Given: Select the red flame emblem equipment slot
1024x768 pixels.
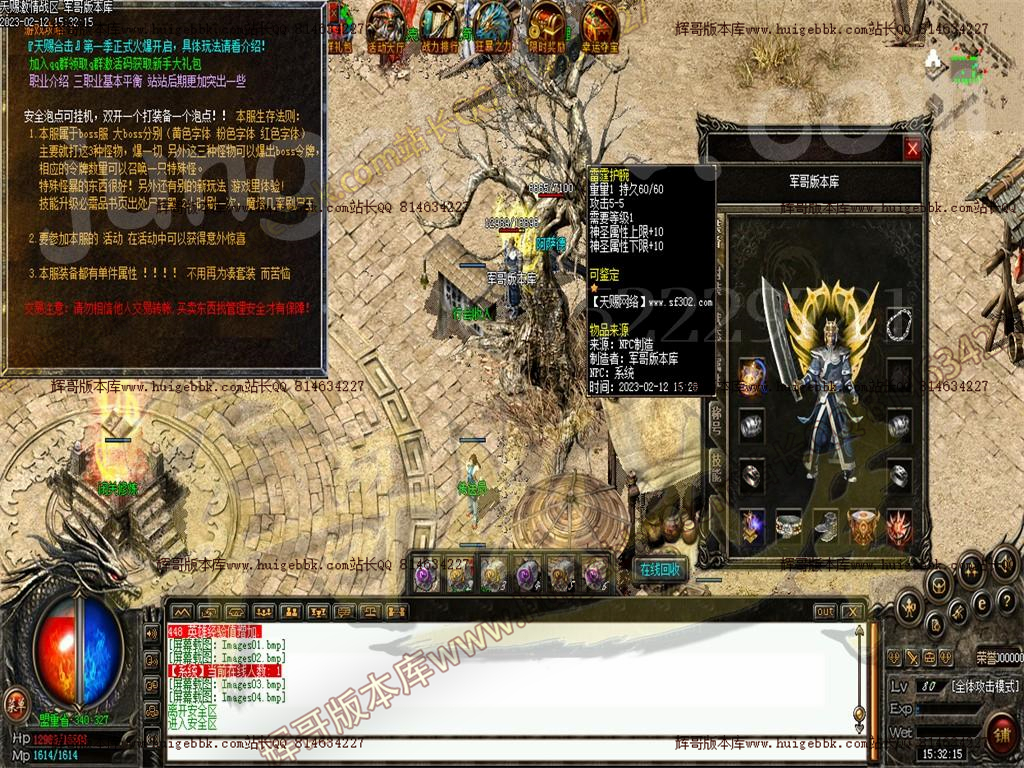Looking at the screenshot, I should 898,524.
